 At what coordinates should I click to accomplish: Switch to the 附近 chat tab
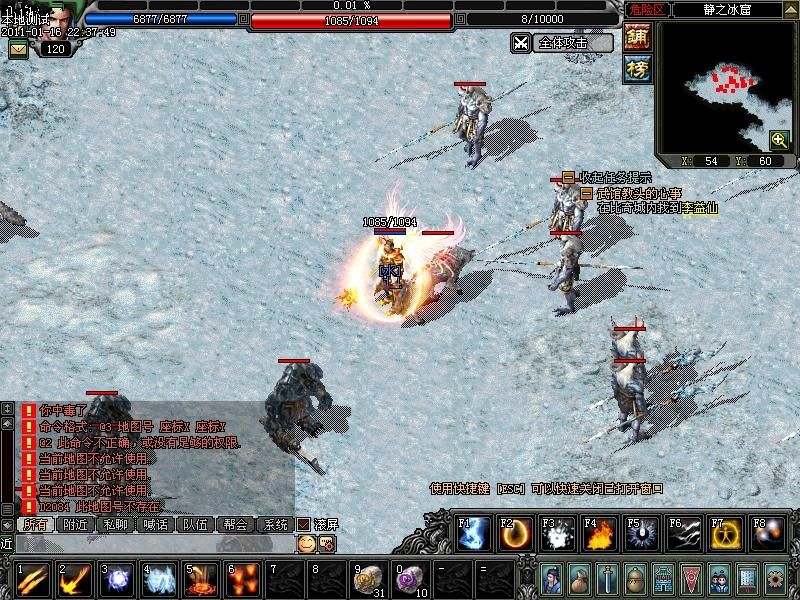(76, 524)
